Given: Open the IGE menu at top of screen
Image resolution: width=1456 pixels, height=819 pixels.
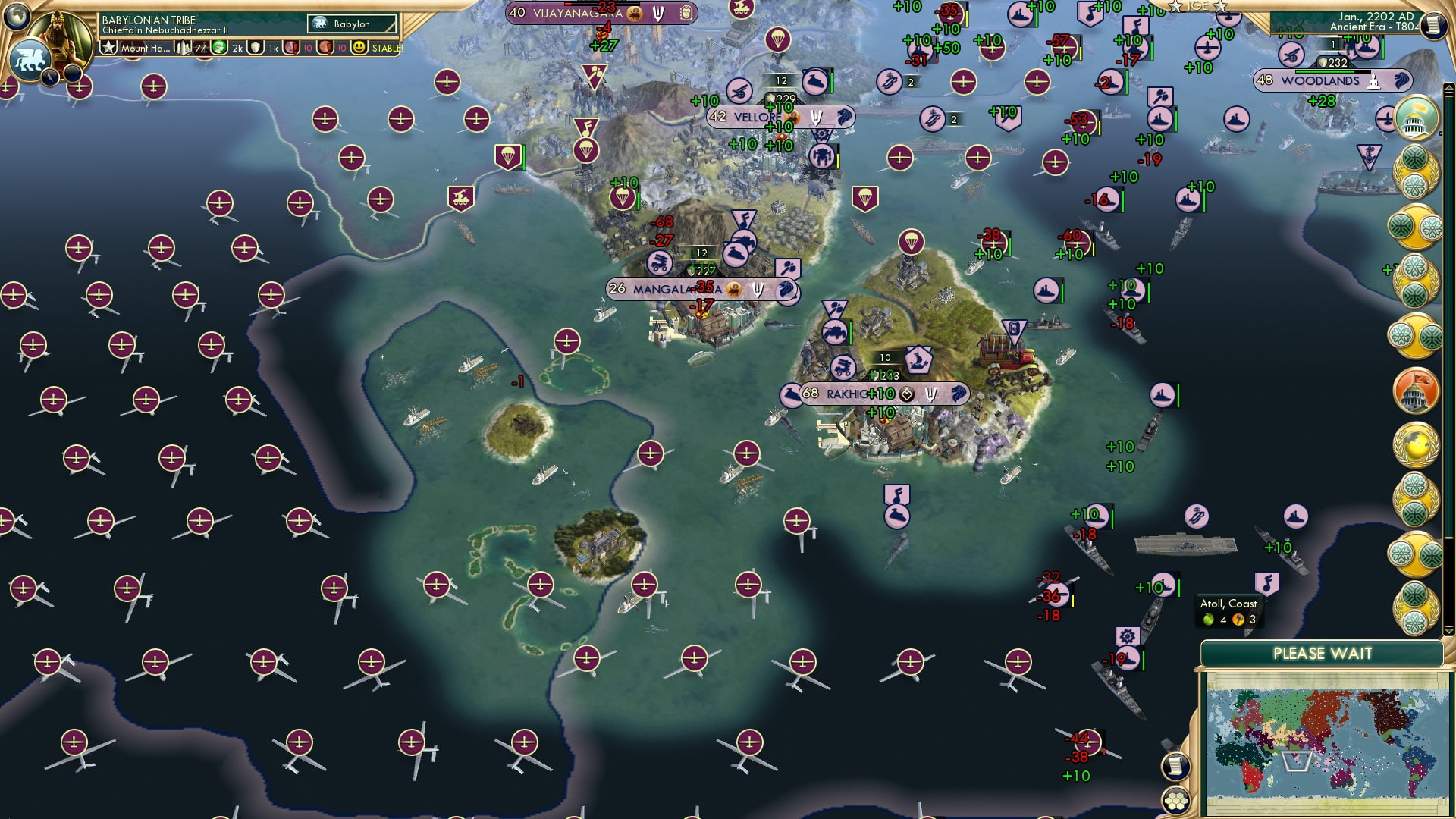Looking at the screenshot, I should tap(1198, 7).
